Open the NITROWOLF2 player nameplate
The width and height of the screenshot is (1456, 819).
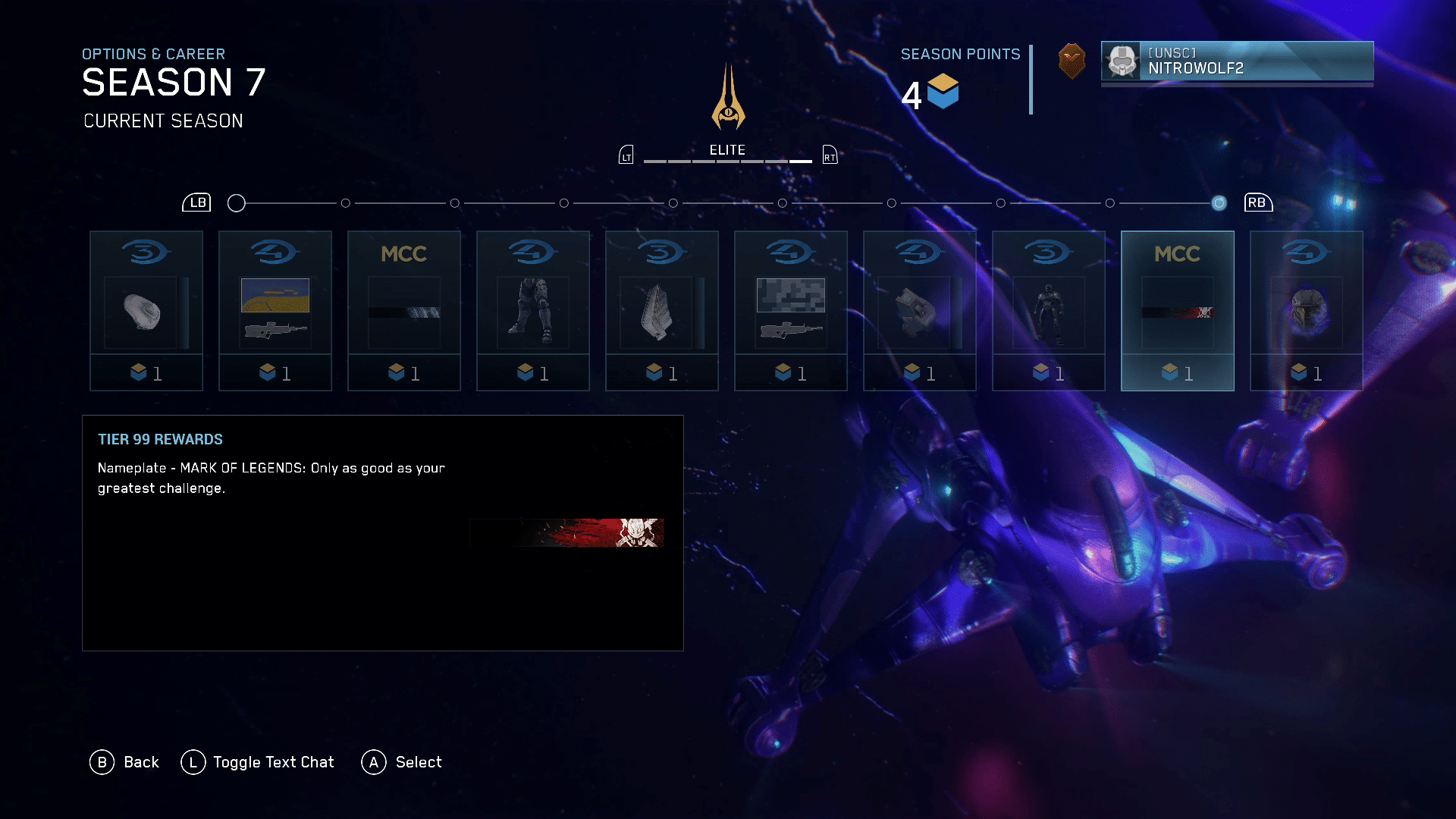point(1237,61)
